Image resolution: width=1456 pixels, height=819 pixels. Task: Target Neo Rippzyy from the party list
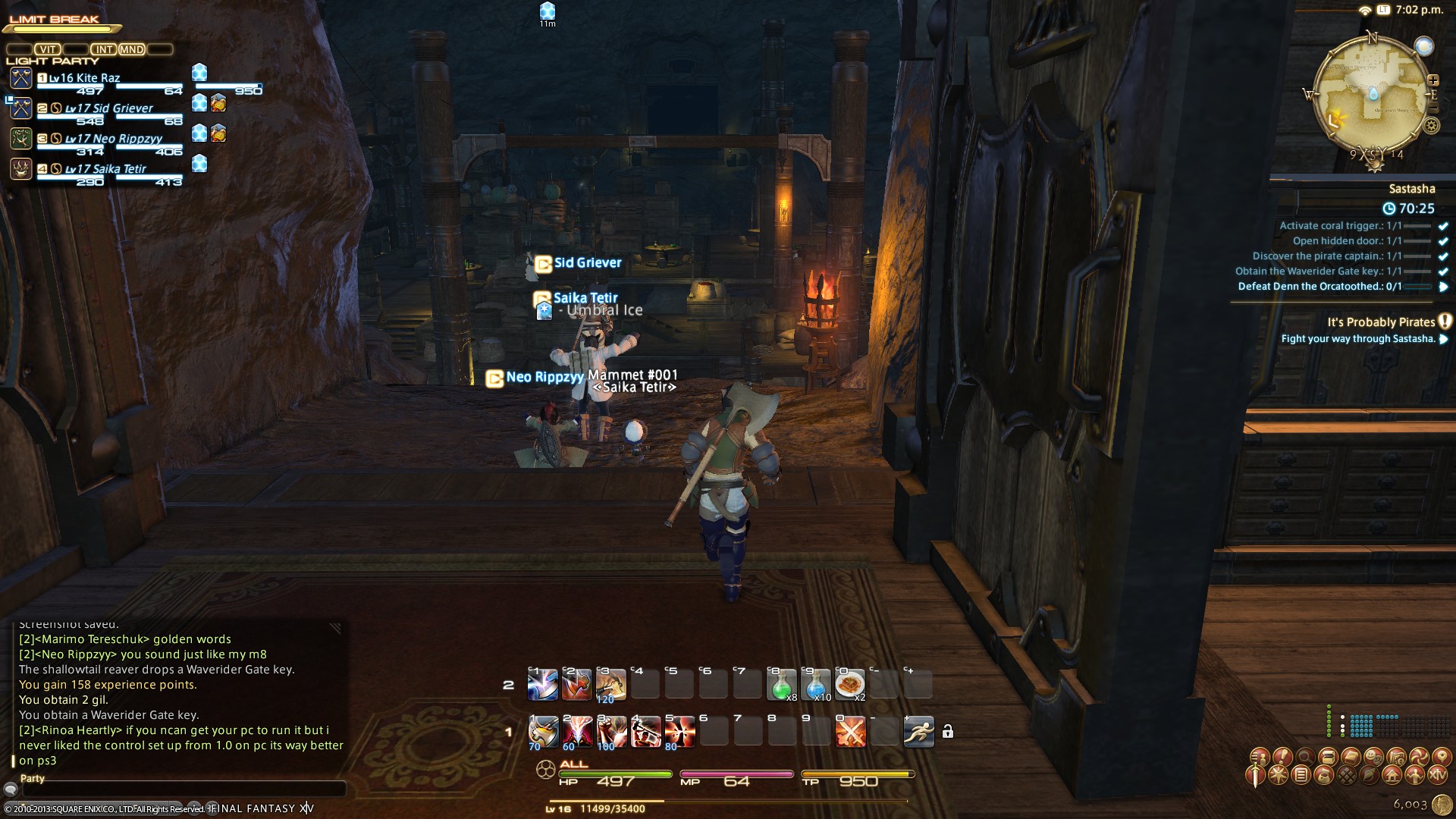(114, 139)
